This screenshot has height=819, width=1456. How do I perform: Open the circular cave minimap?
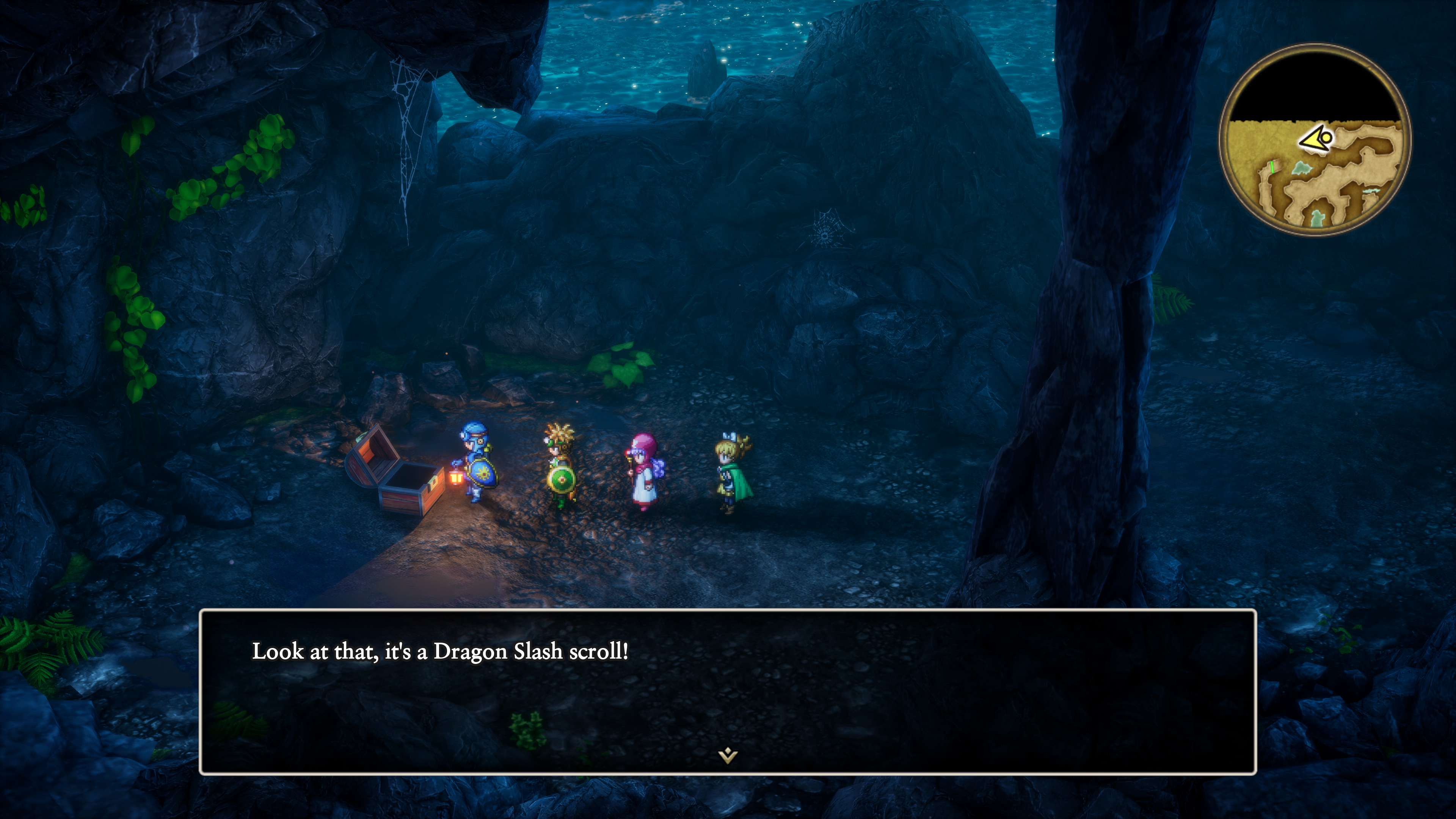click(1315, 140)
